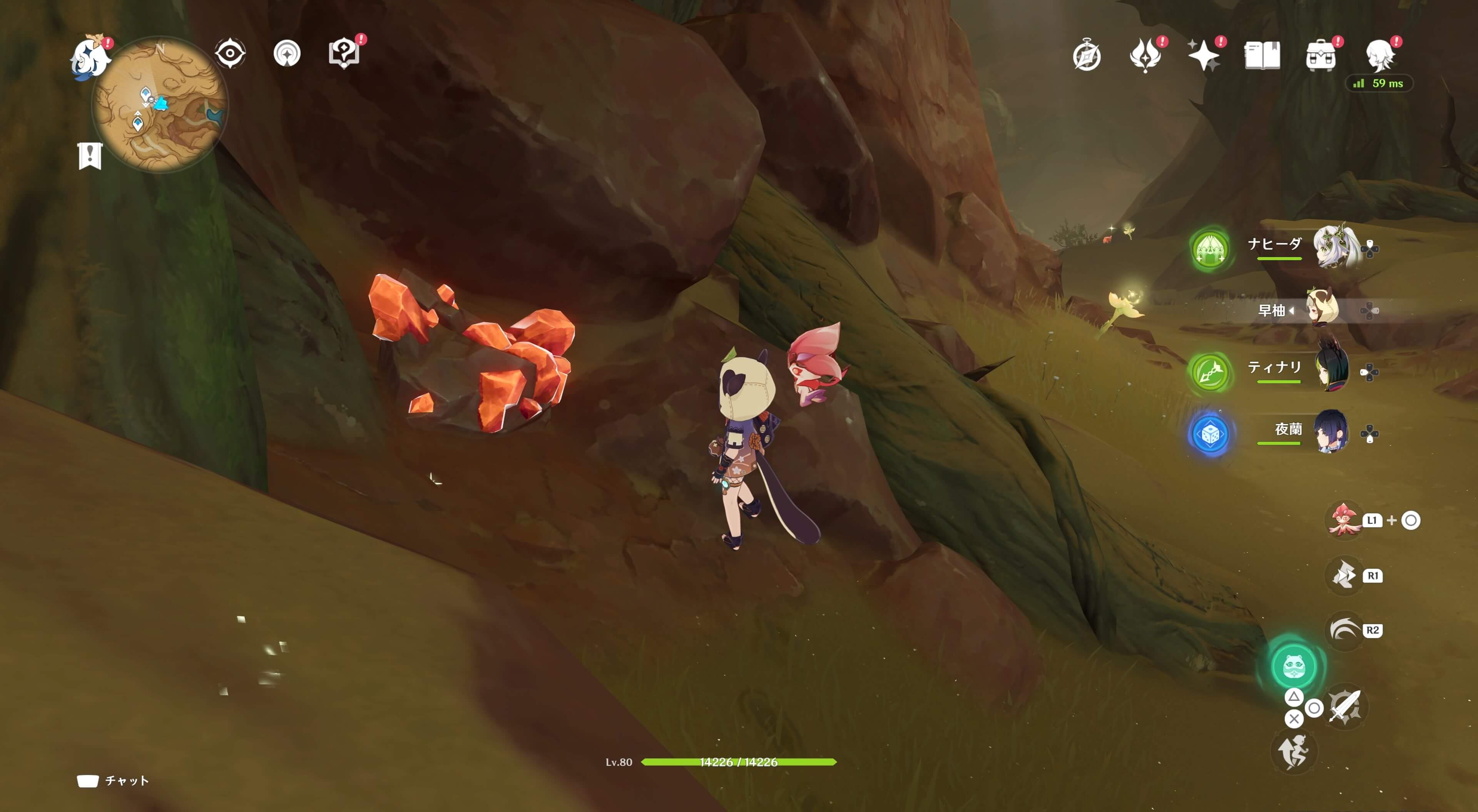This screenshot has height=812, width=1478.
Task: Use the sword normal attack button
Action: click(1345, 707)
